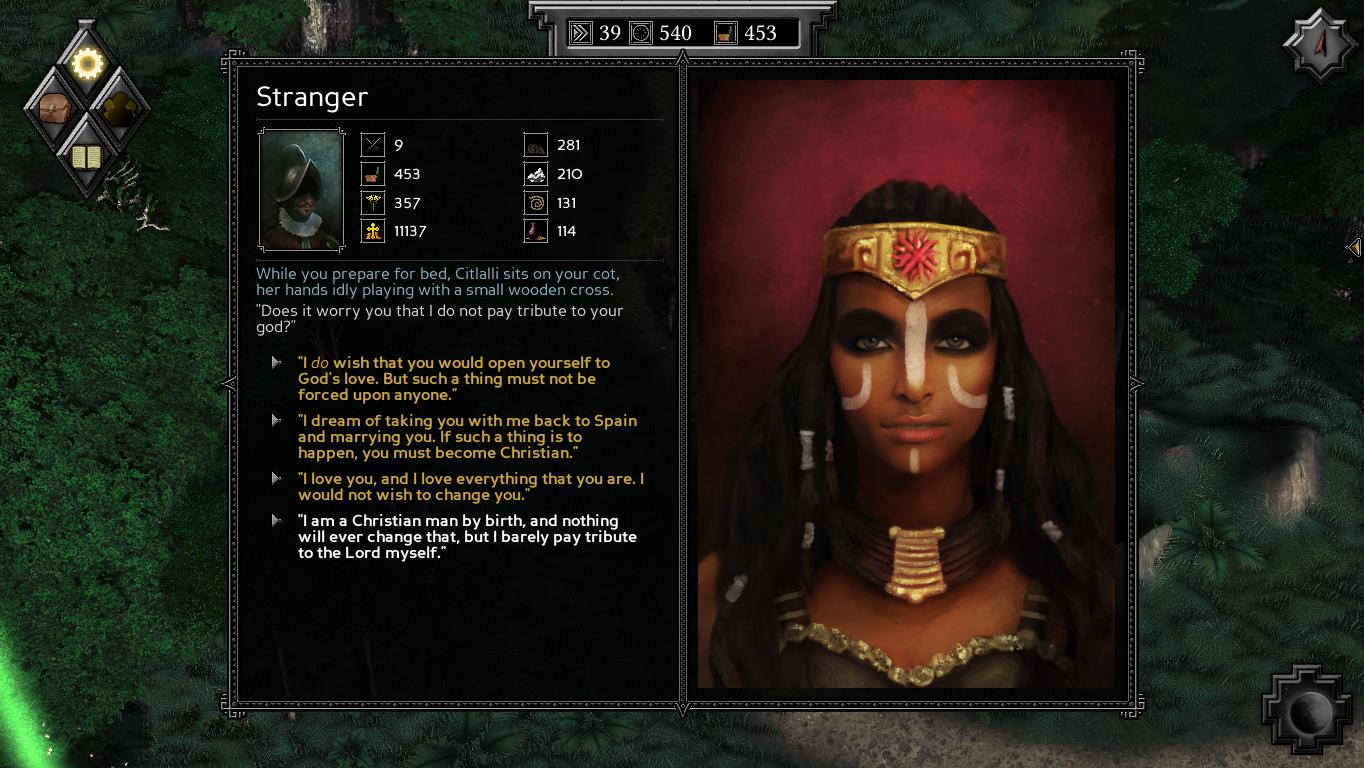Click the compass icon
The image size is (1364, 768).
(x=1320, y=45)
